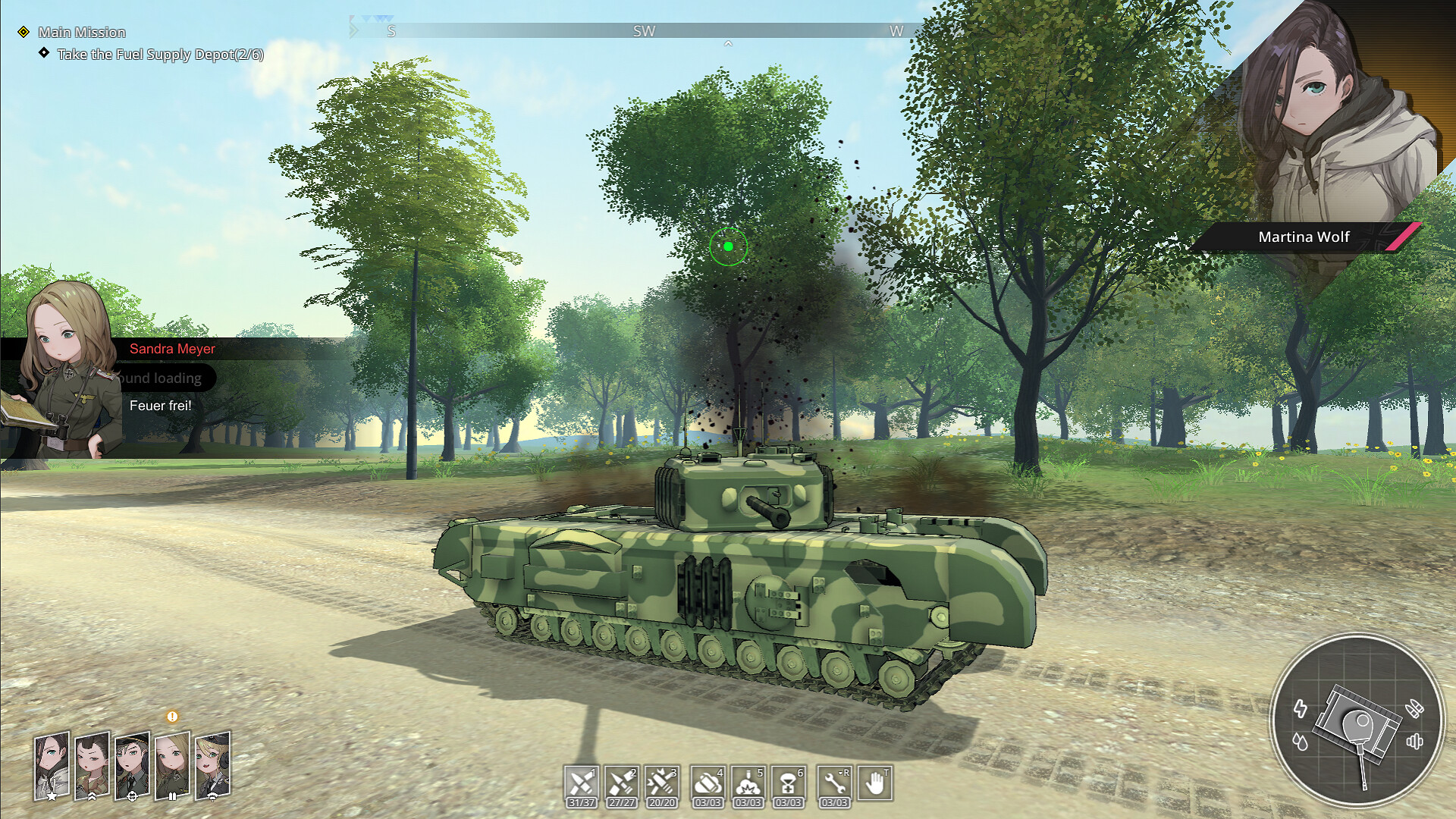The height and width of the screenshot is (819, 1456).
Task: Click the rank chevrons under the second crew portrait
Action: tap(91, 796)
